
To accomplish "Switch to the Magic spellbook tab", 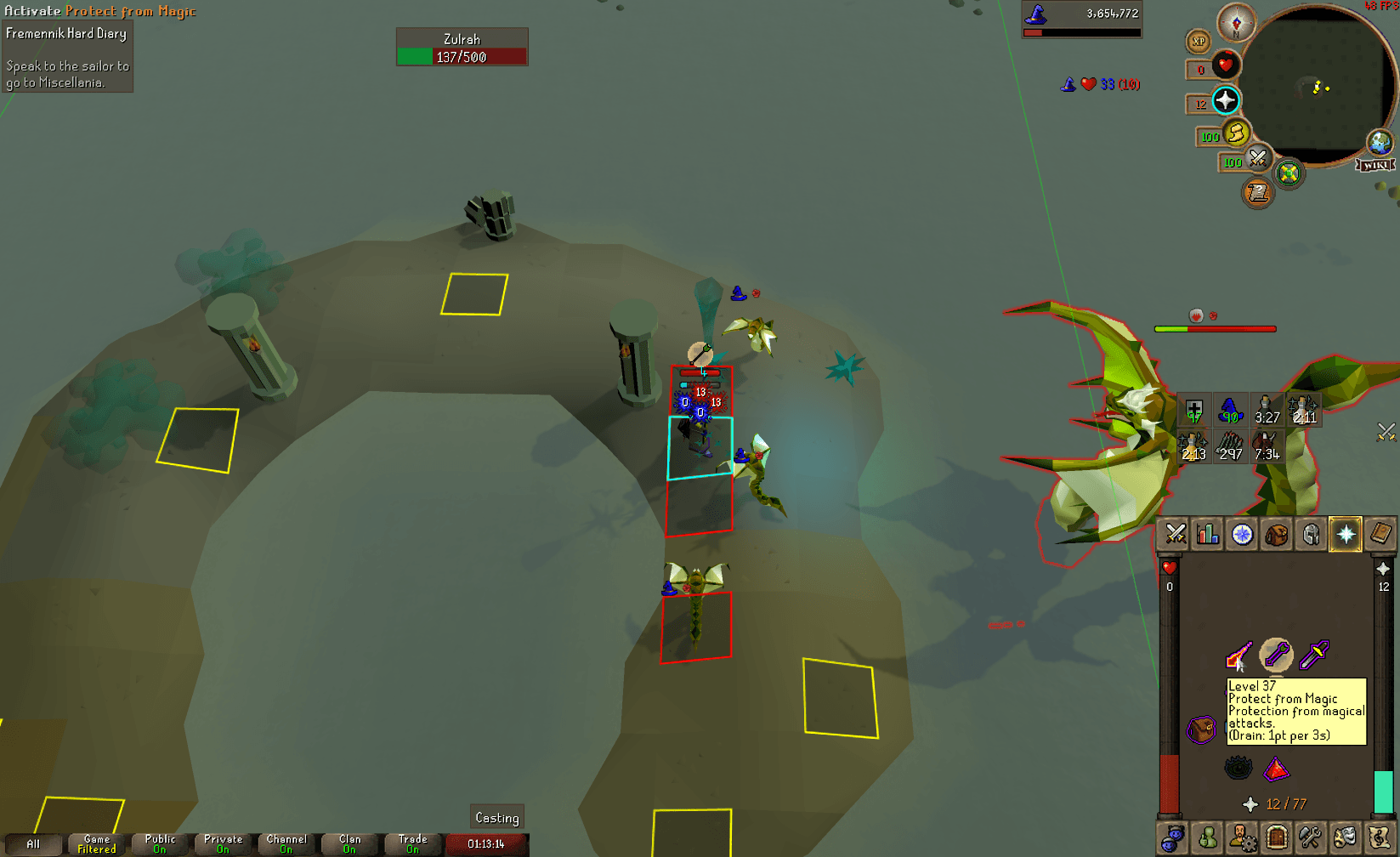I will point(1379,534).
